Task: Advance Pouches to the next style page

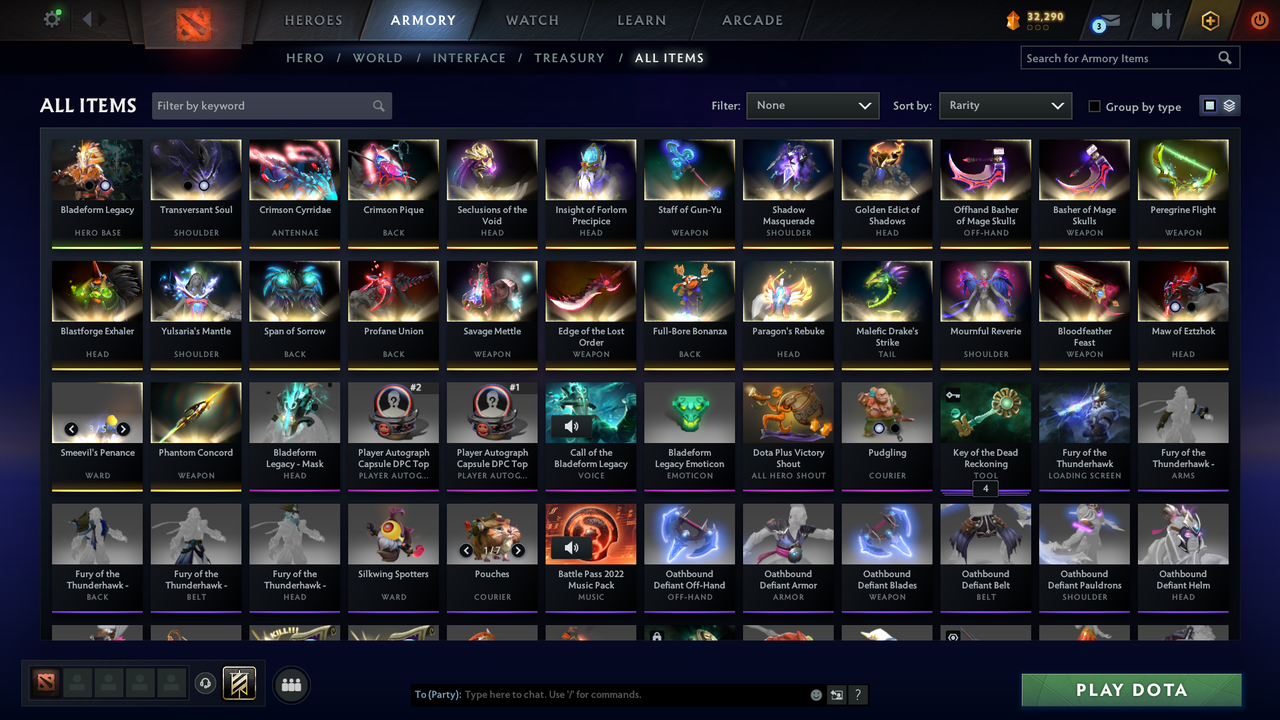Action: tap(518, 550)
